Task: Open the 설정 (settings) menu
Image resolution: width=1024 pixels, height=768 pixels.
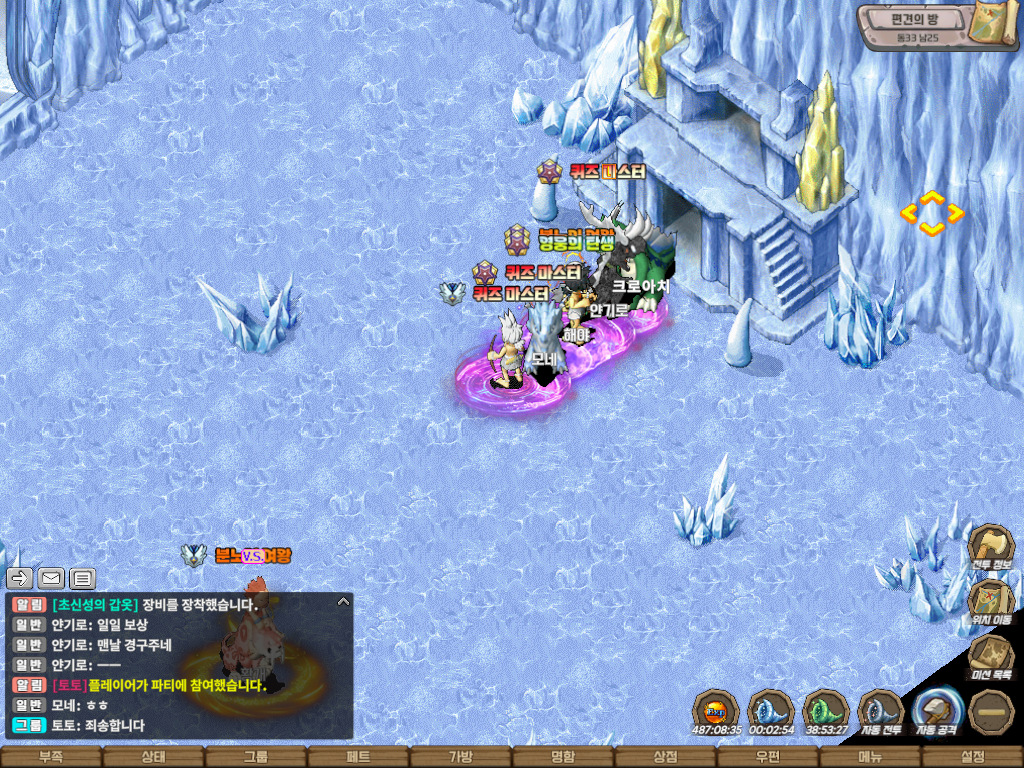Action: coord(972,757)
